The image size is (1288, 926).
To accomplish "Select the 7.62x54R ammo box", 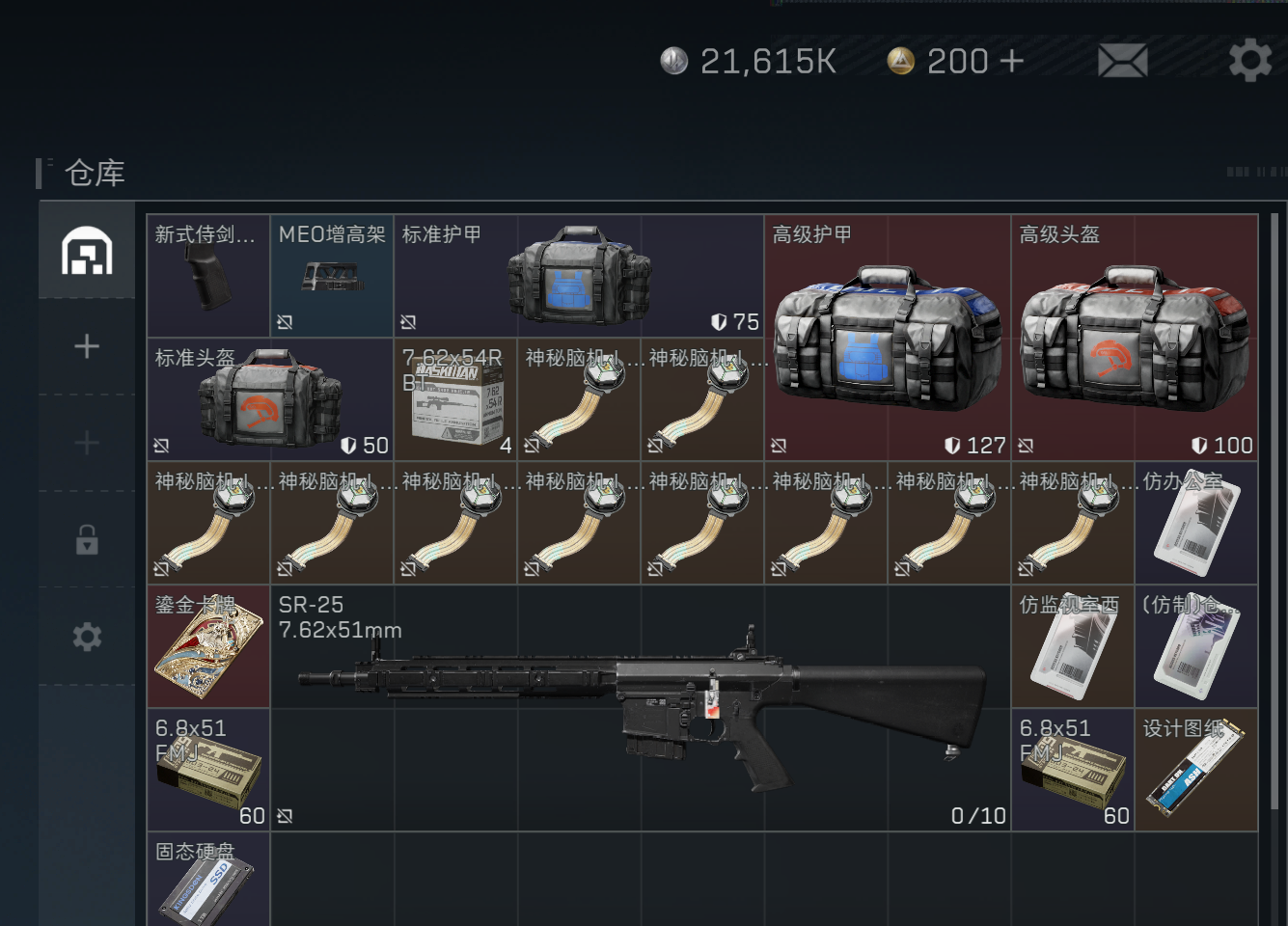I will pos(455,399).
